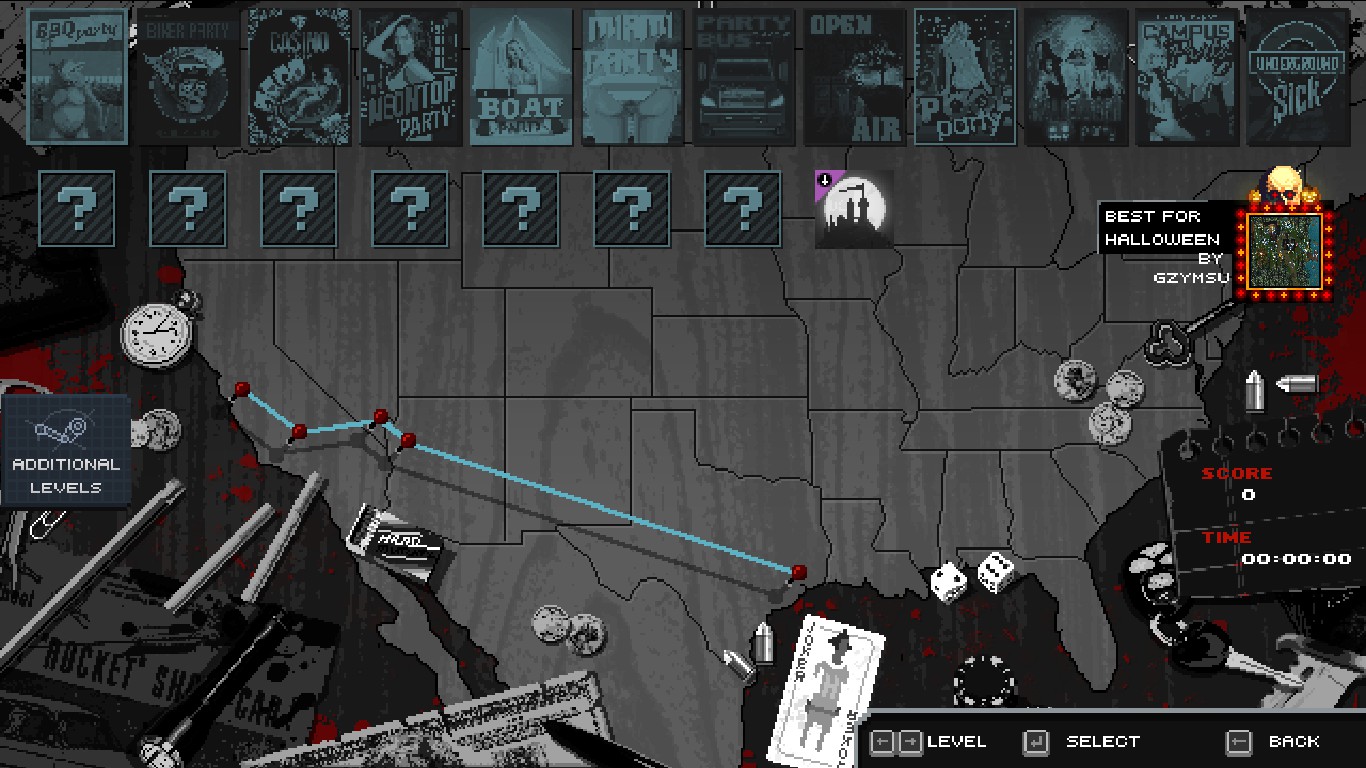Select the BBQ Party level poster
The width and height of the screenshot is (1366, 768).
tap(78, 77)
